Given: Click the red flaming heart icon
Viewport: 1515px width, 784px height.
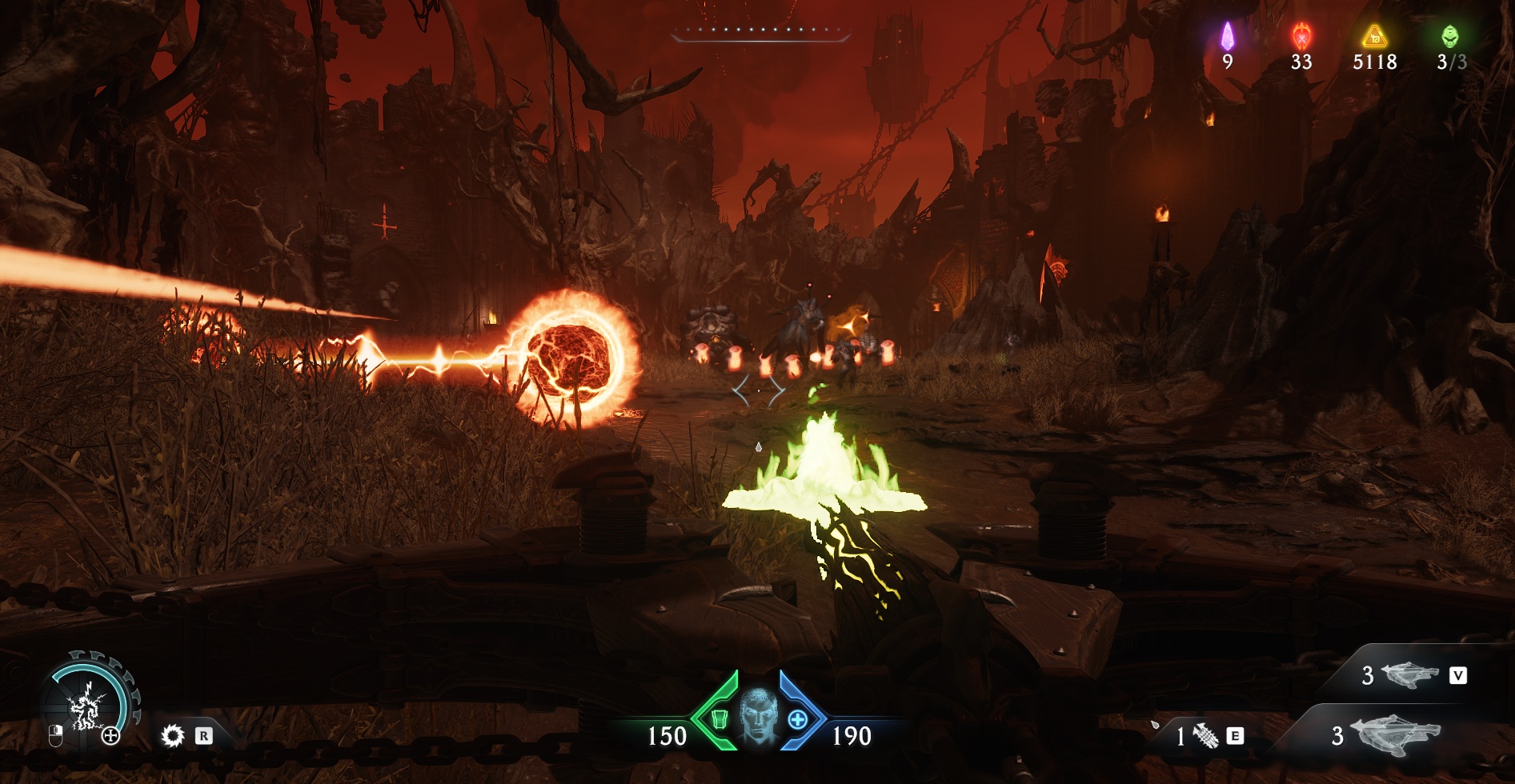Looking at the screenshot, I should tap(1301, 37).
